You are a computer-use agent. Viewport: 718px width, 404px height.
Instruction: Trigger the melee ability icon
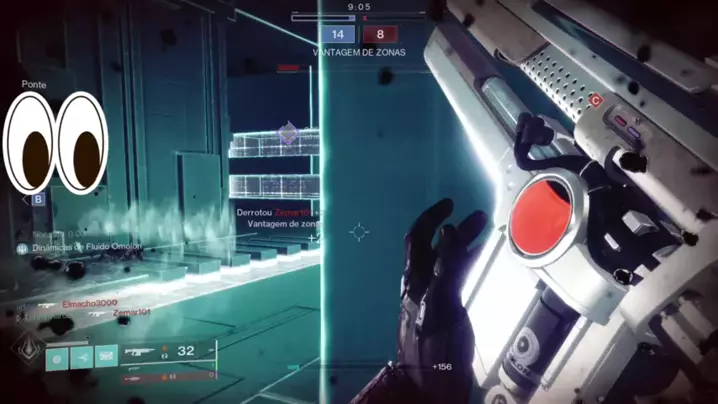(82, 357)
